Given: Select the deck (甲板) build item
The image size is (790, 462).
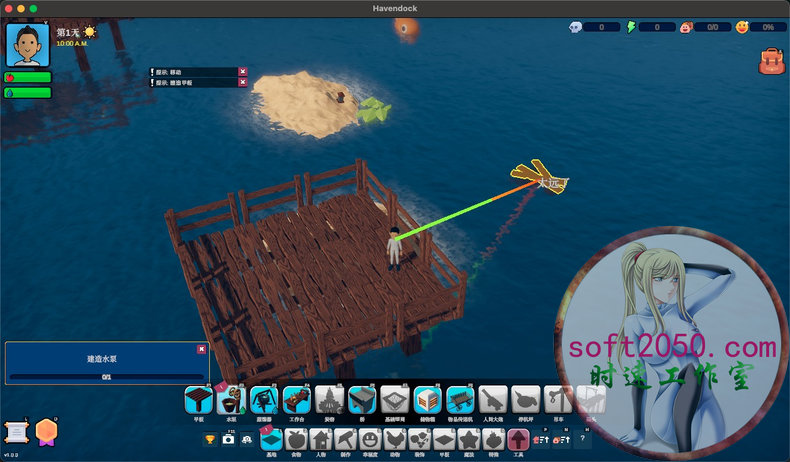Looking at the screenshot, I should coord(198,401).
